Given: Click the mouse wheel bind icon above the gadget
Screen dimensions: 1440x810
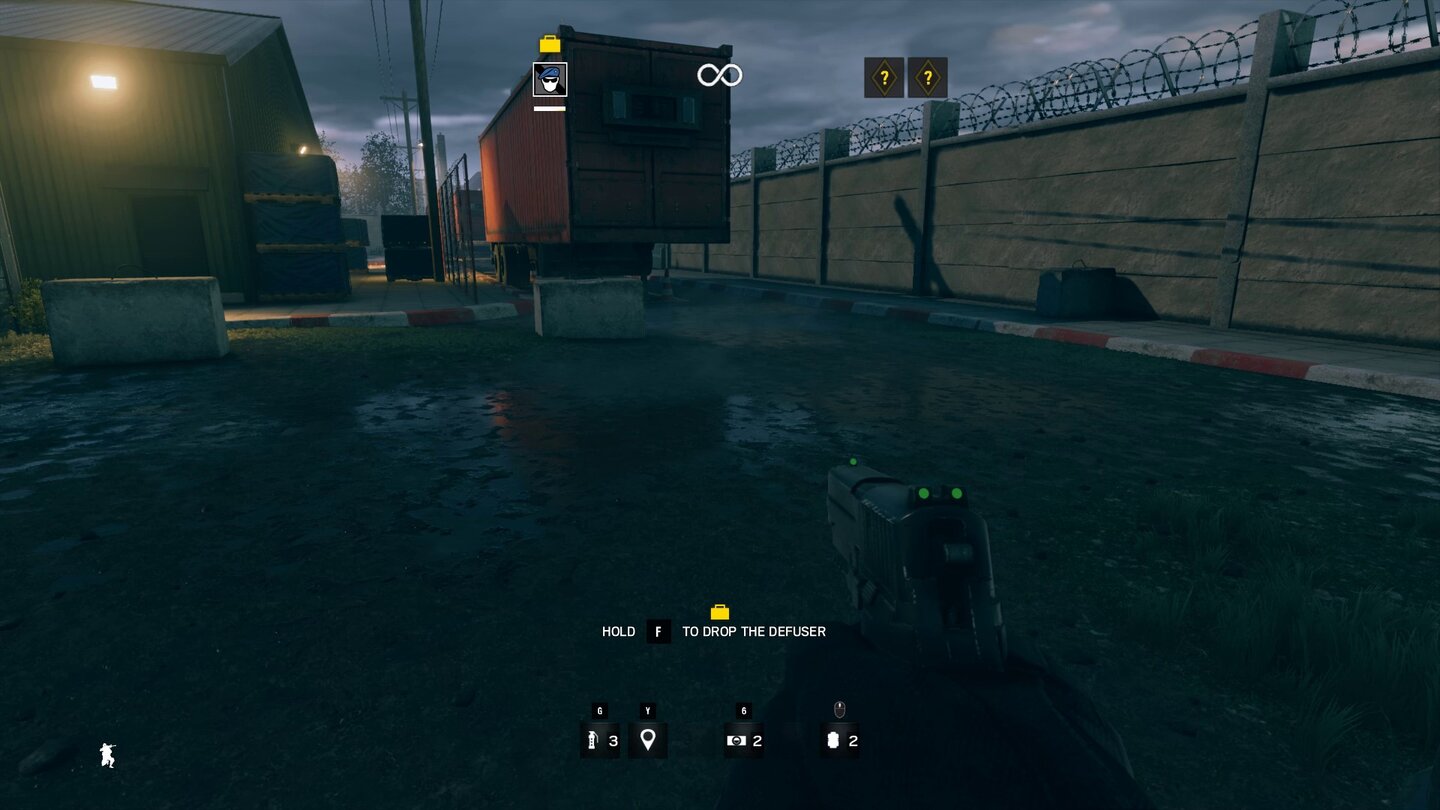Looking at the screenshot, I should (837, 708).
